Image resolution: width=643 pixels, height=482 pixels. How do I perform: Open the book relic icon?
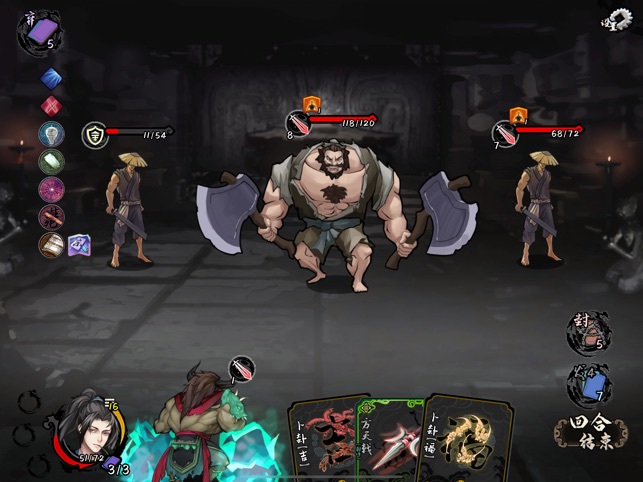pos(51,244)
